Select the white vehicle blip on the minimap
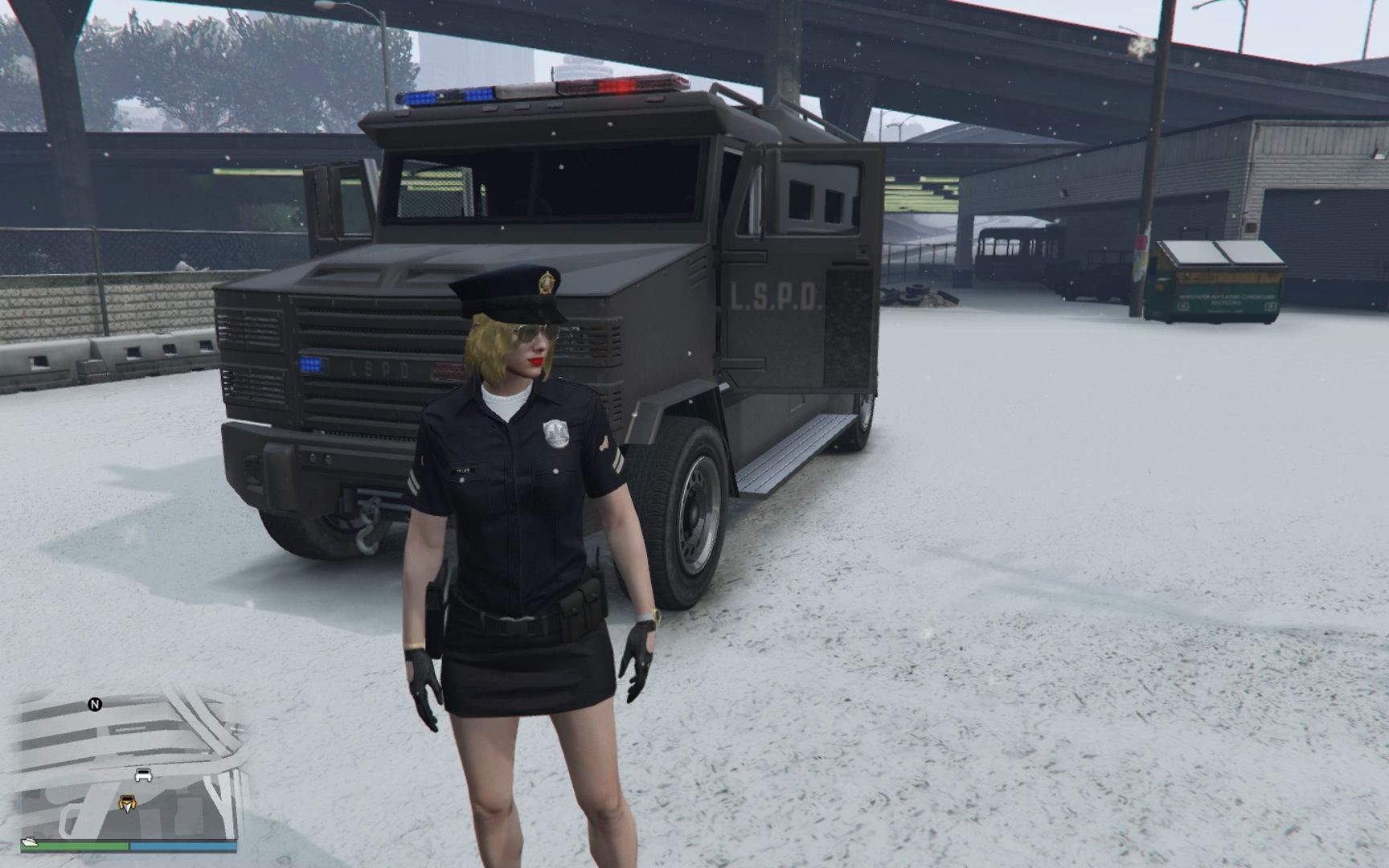 [143, 775]
